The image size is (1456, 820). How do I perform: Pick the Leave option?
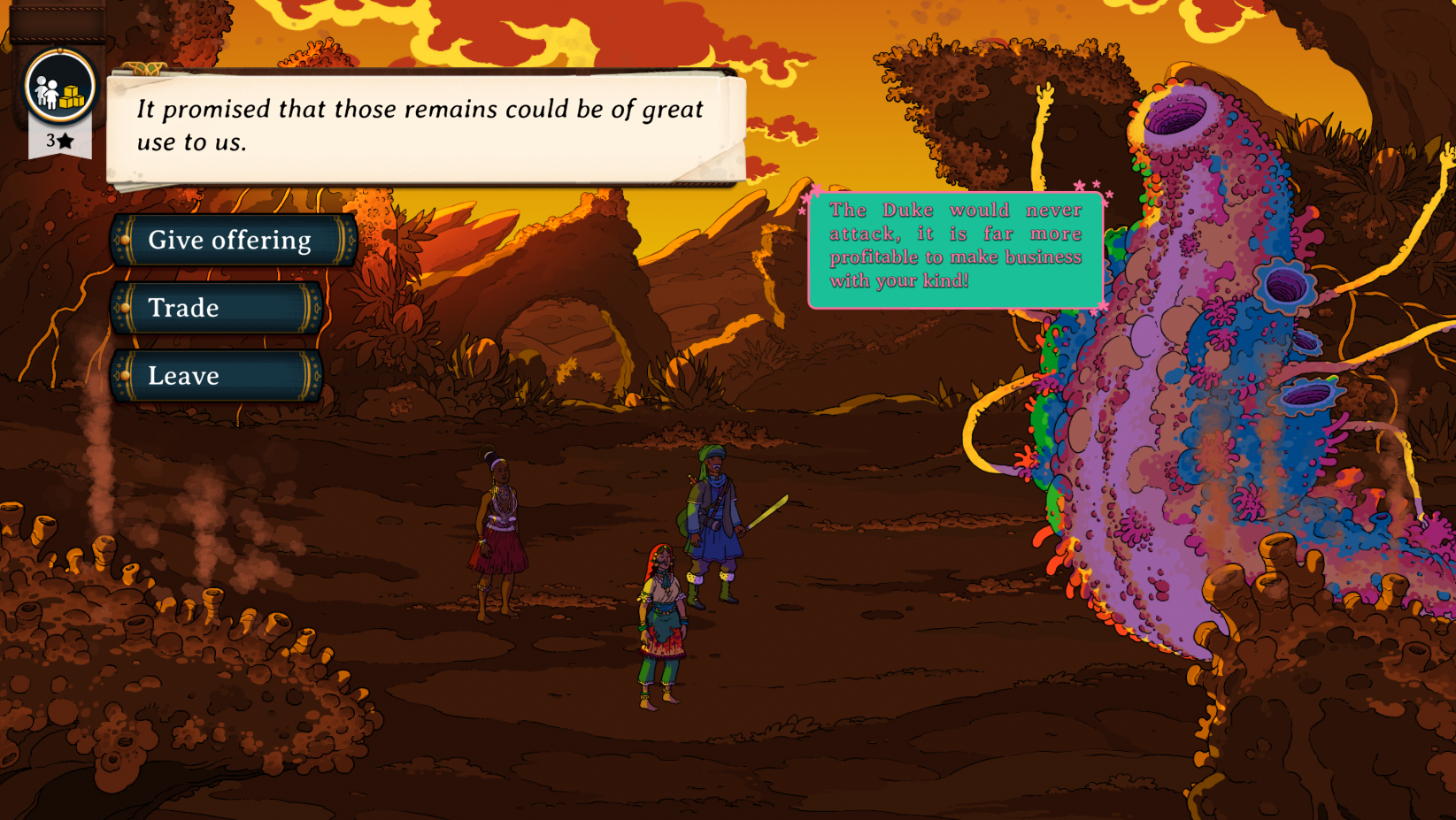click(x=216, y=376)
